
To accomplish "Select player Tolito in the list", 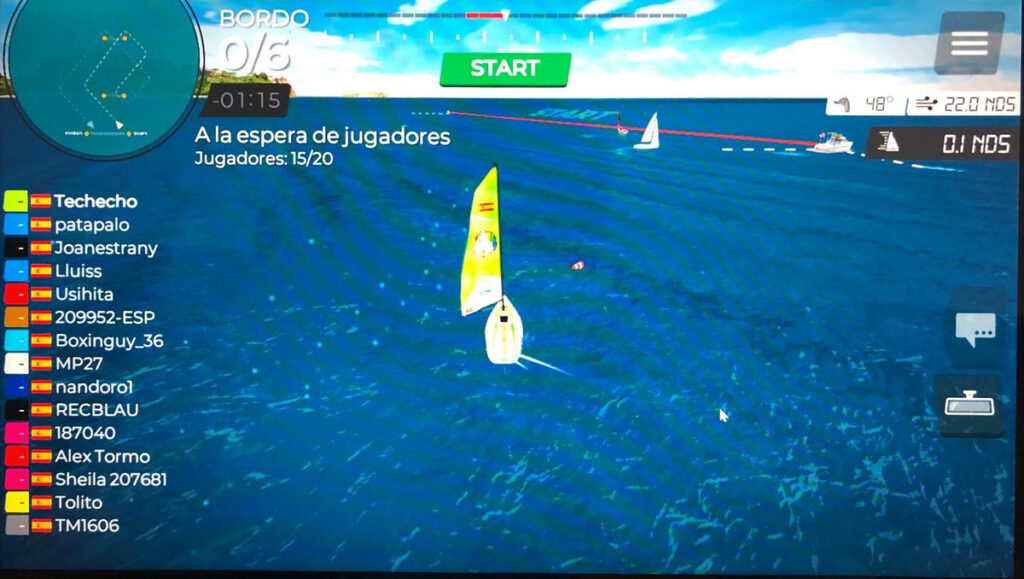I will coord(78,502).
